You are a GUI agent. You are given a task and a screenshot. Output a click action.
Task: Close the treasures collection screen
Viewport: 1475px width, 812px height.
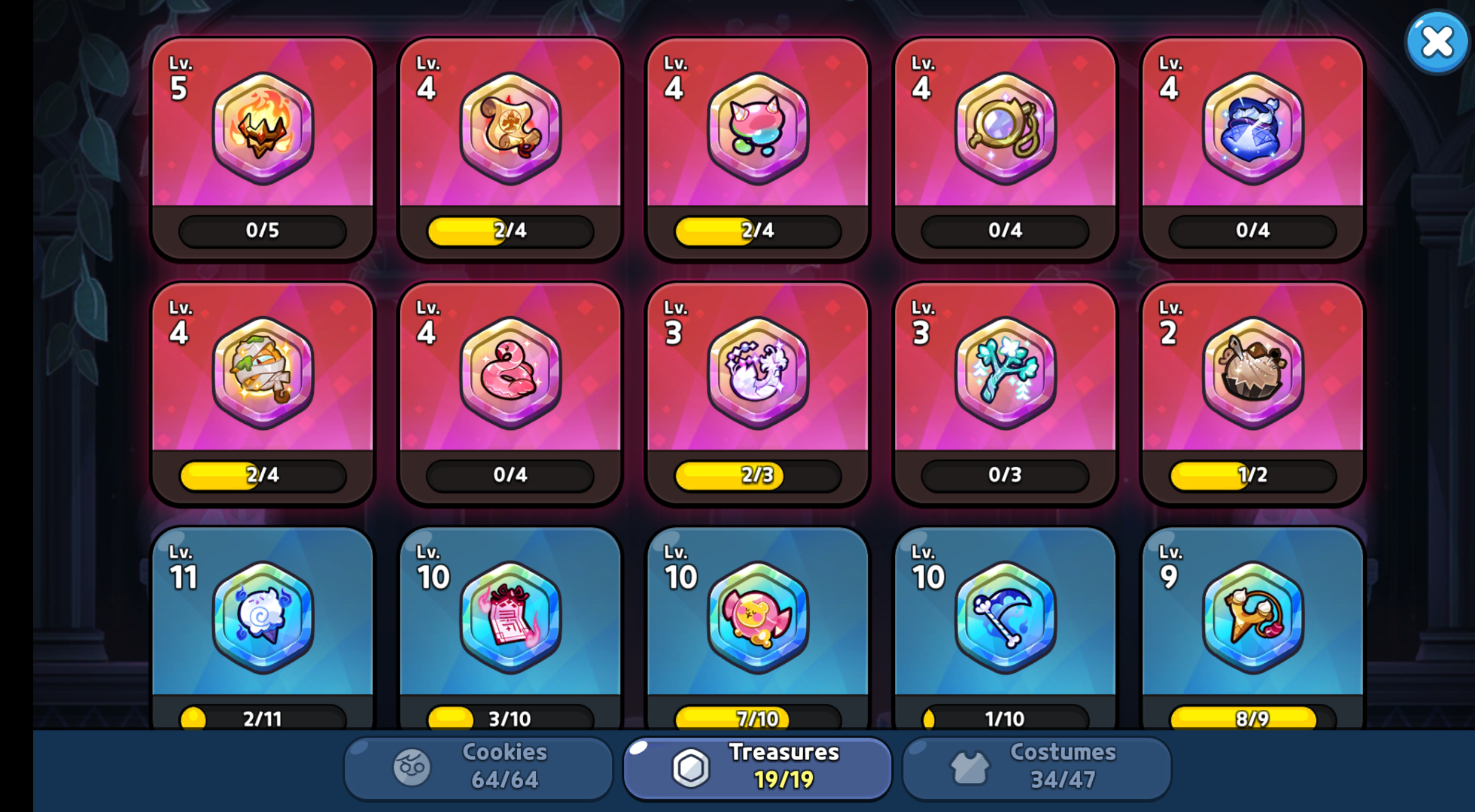pyautogui.click(x=1436, y=42)
